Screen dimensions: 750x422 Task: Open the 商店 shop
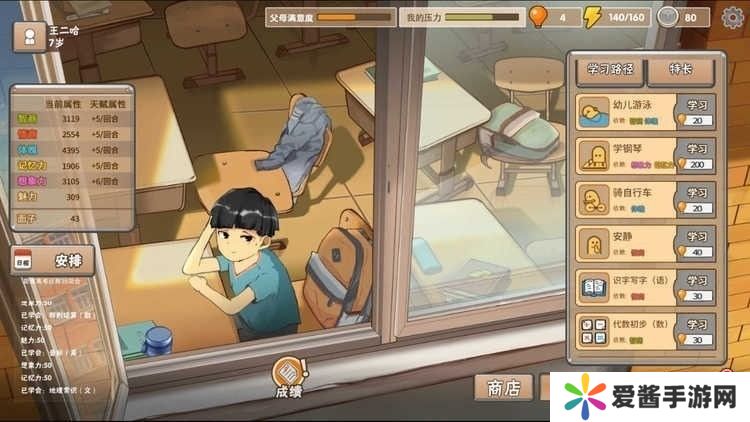pyautogui.click(x=503, y=388)
